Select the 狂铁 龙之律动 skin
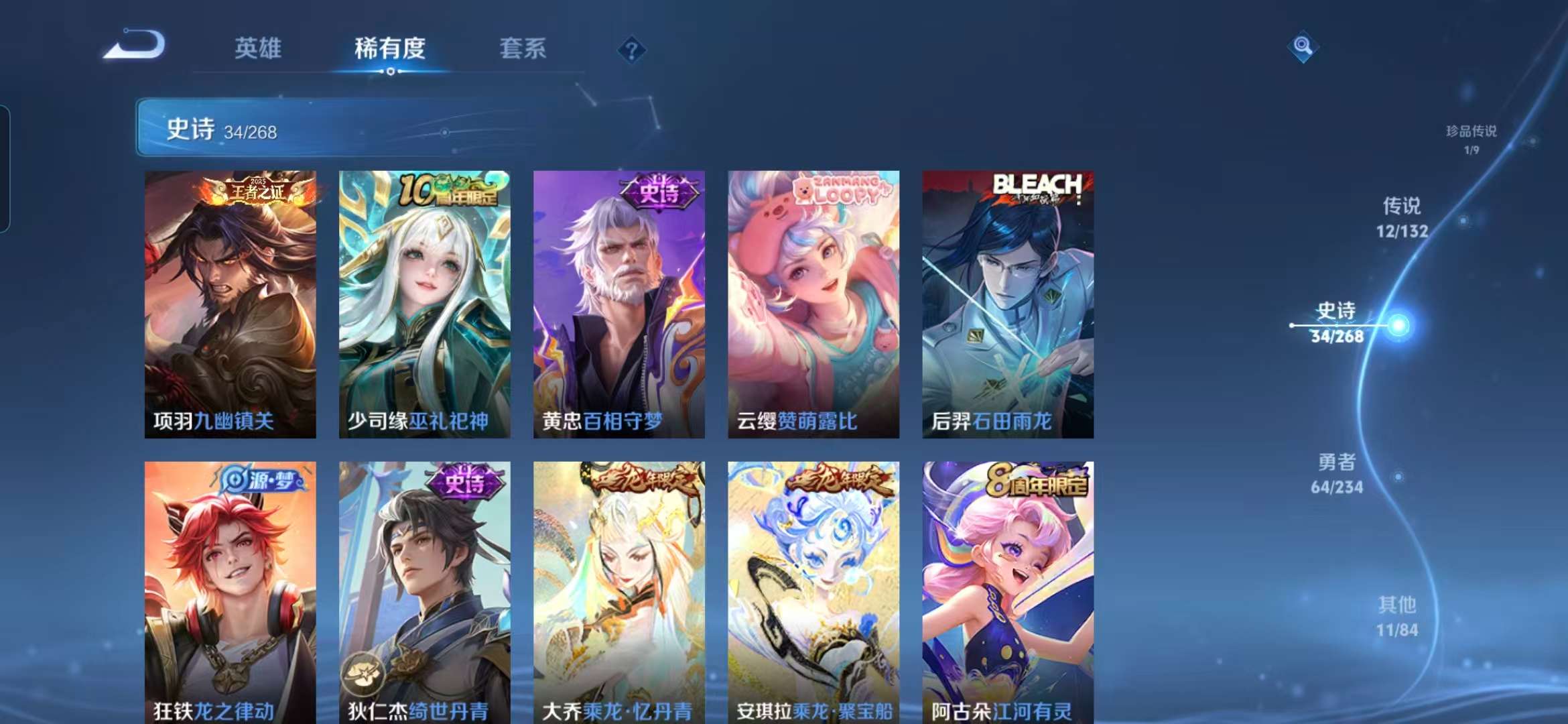The height and width of the screenshot is (724, 1568). 231,590
